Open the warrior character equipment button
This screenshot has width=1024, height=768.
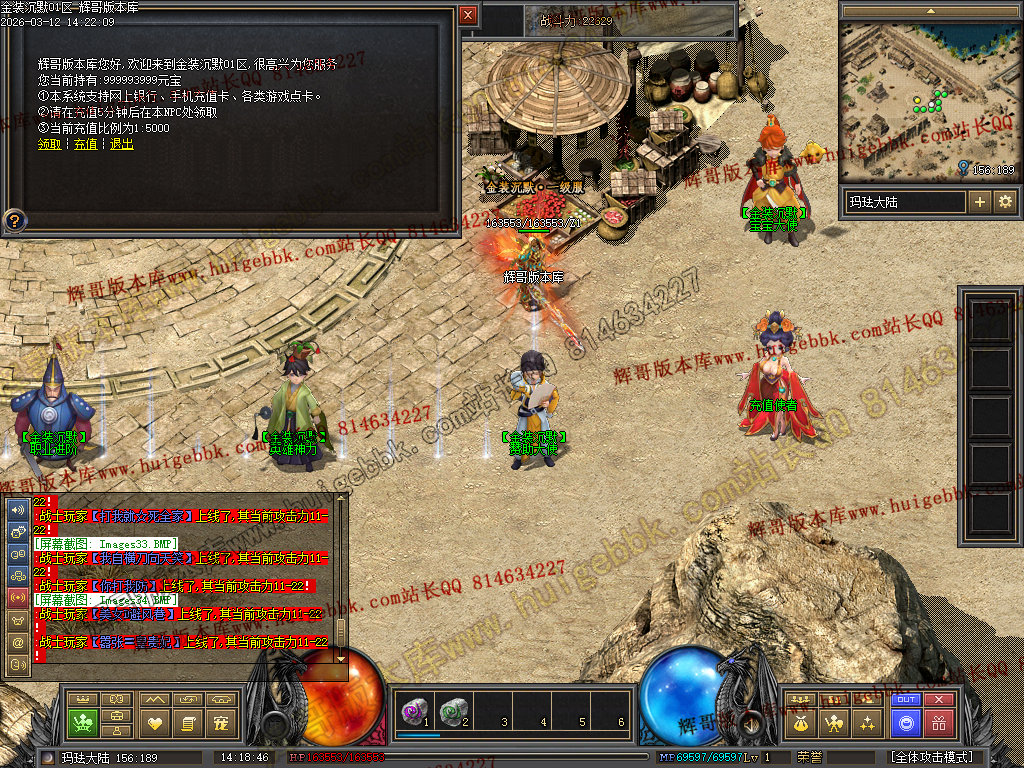point(833,722)
